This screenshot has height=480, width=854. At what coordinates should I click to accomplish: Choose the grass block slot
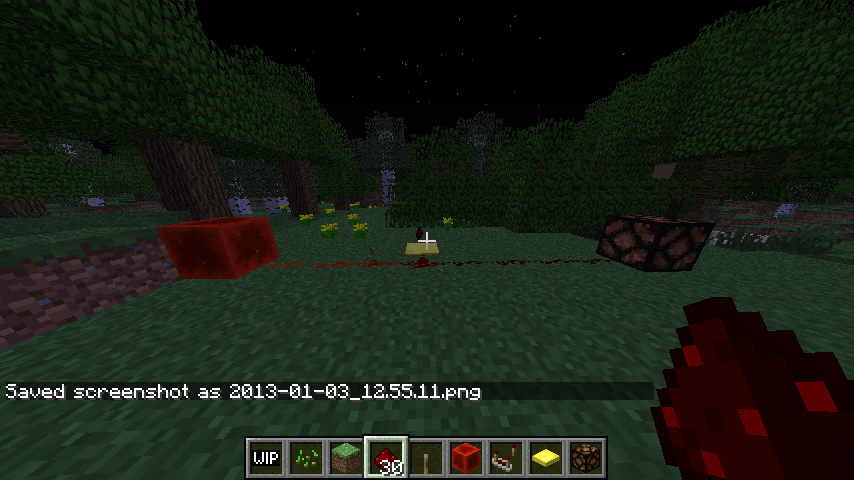click(x=345, y=458)
